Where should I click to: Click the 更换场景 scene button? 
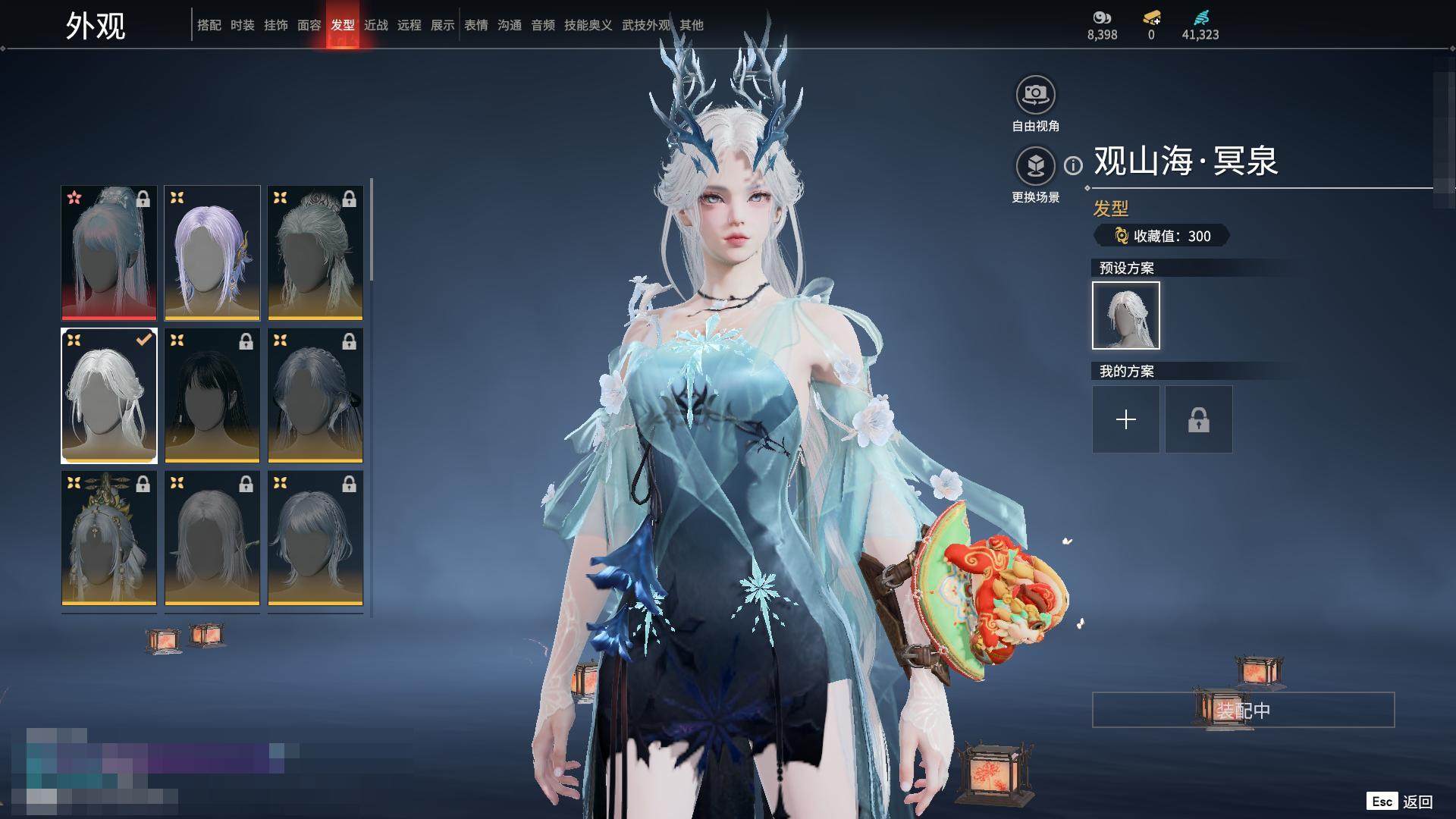(x=1035, y=166)
